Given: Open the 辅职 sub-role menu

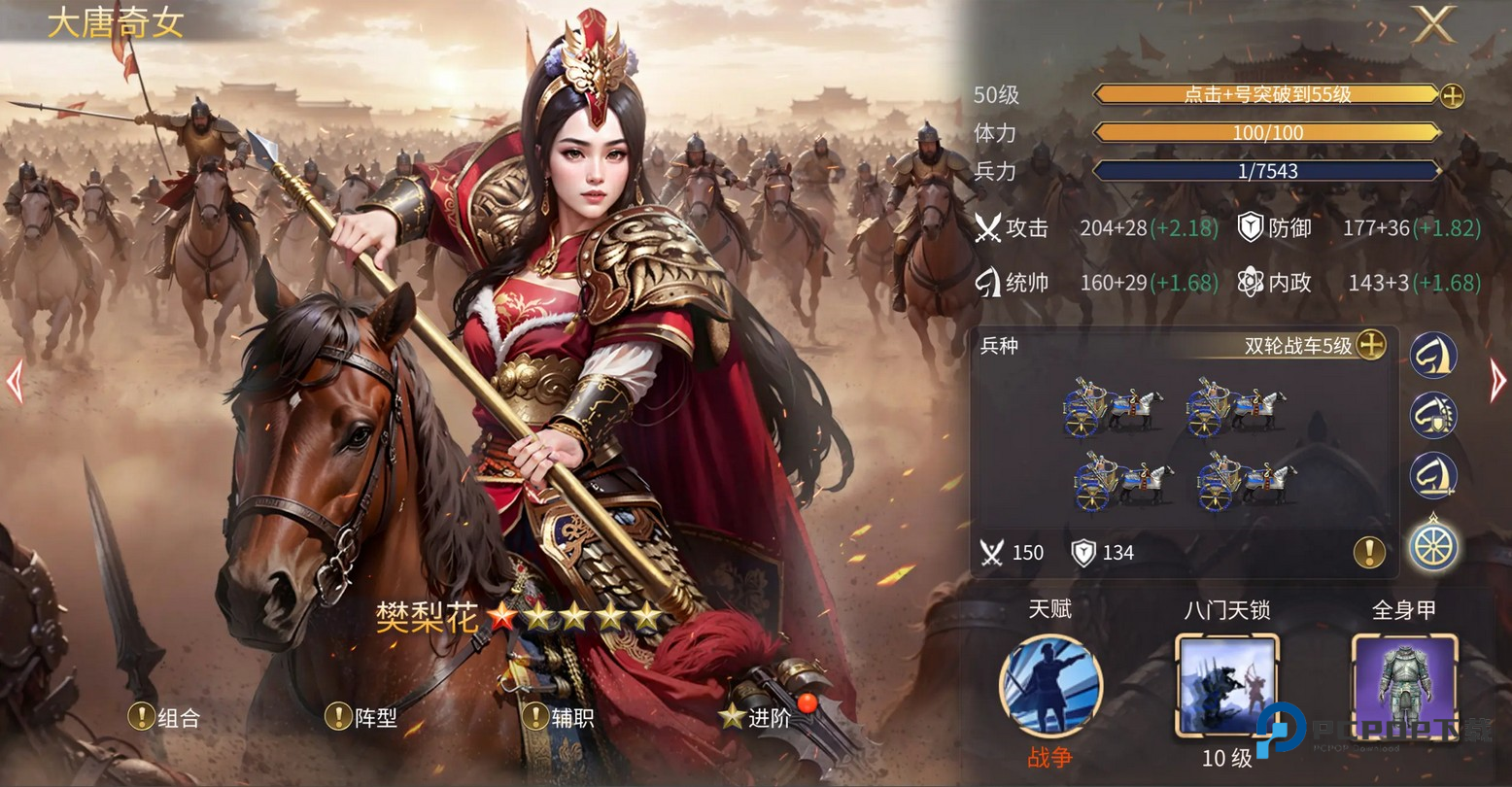Looking at the screenshot, I should [559, 718].
